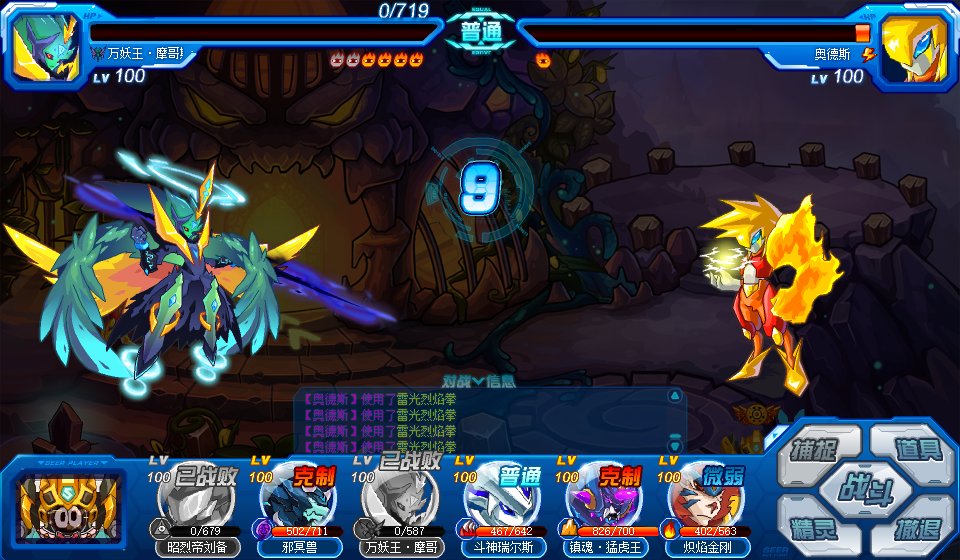
Task: Collapse the 对战信息 battle log header
Action: pos(479,380)
